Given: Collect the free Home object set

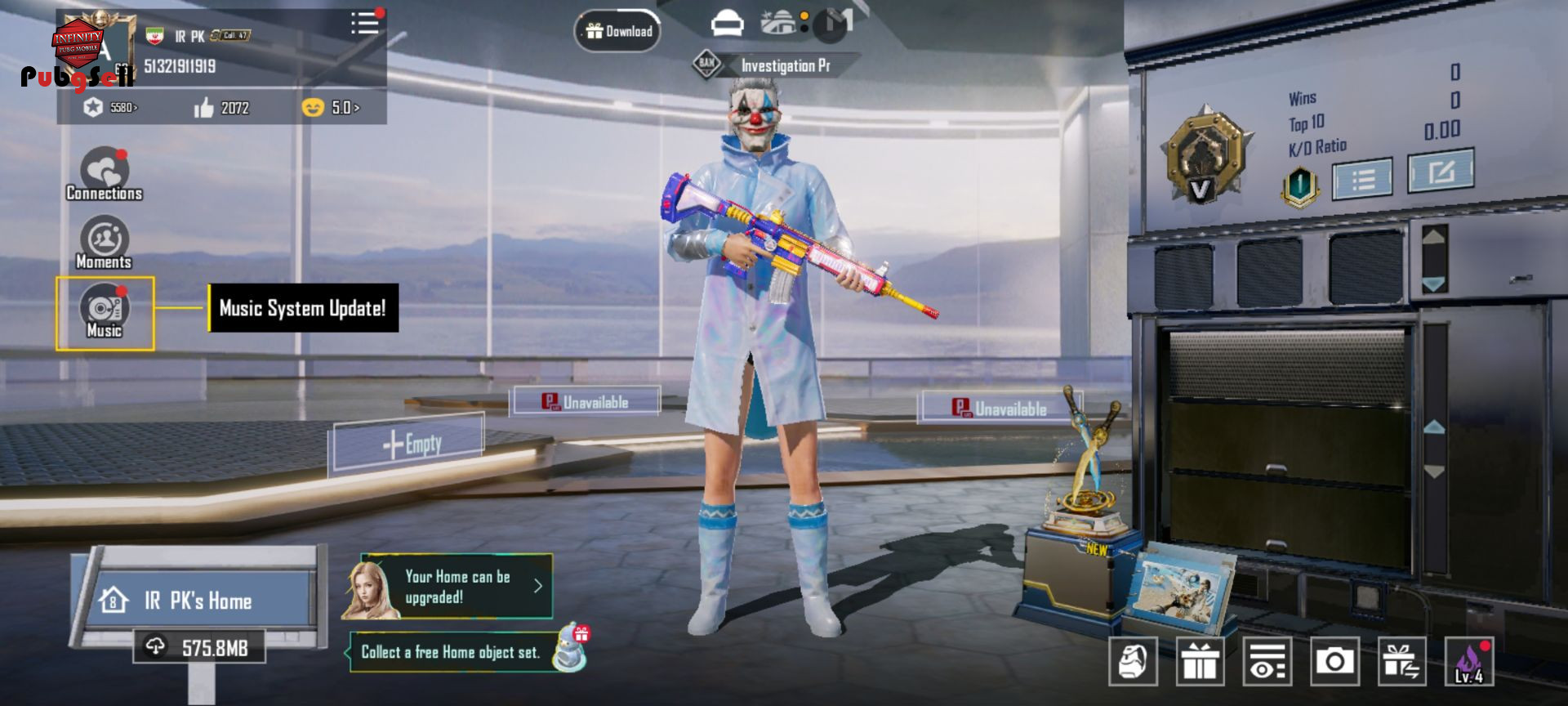Looking at the screenshot, I should coord(451,652).
